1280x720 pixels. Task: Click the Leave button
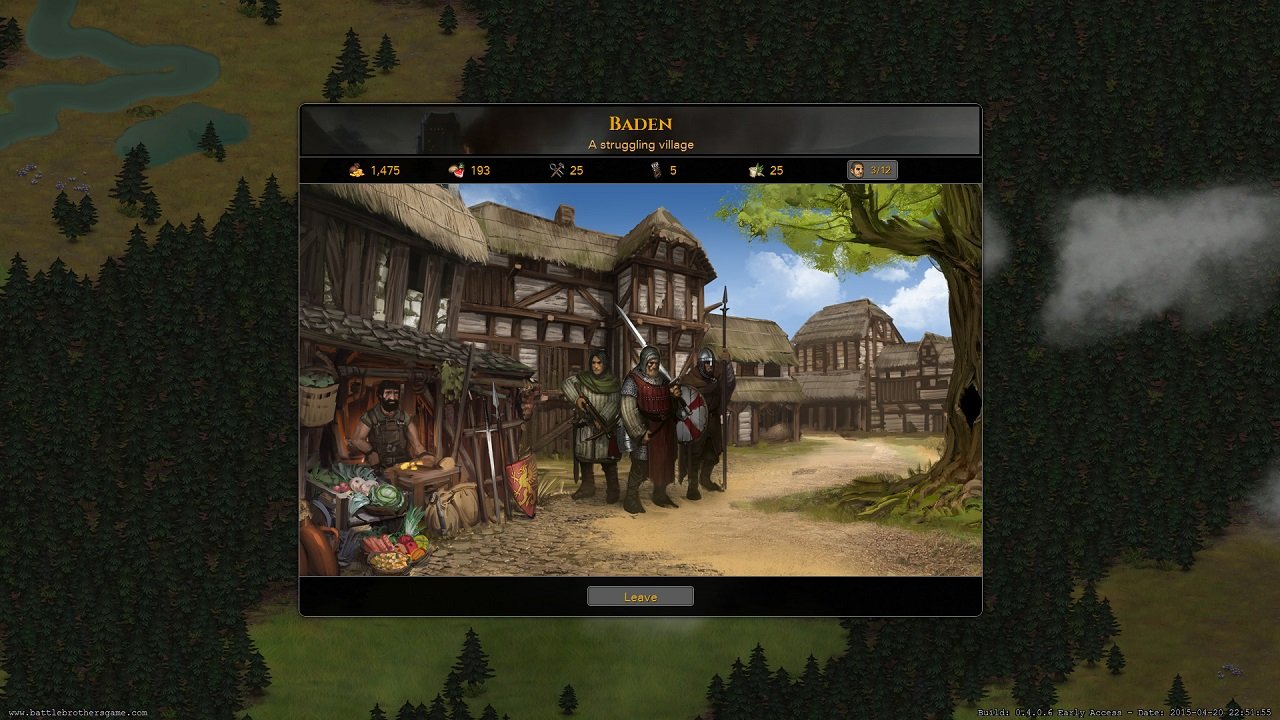coord(639,595)
